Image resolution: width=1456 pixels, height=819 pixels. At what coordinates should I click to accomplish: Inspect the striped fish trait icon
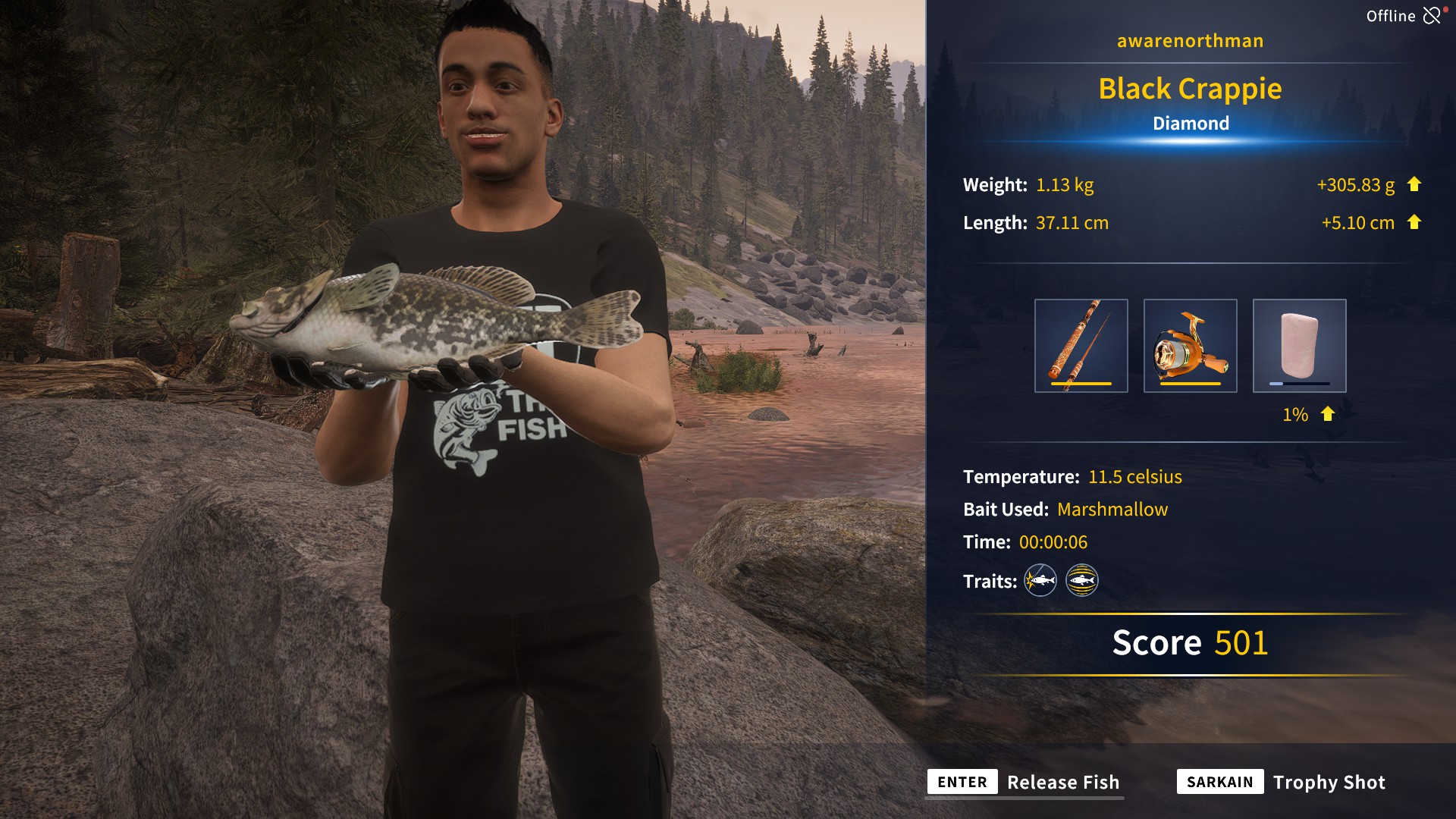[x=1082, y=581]
